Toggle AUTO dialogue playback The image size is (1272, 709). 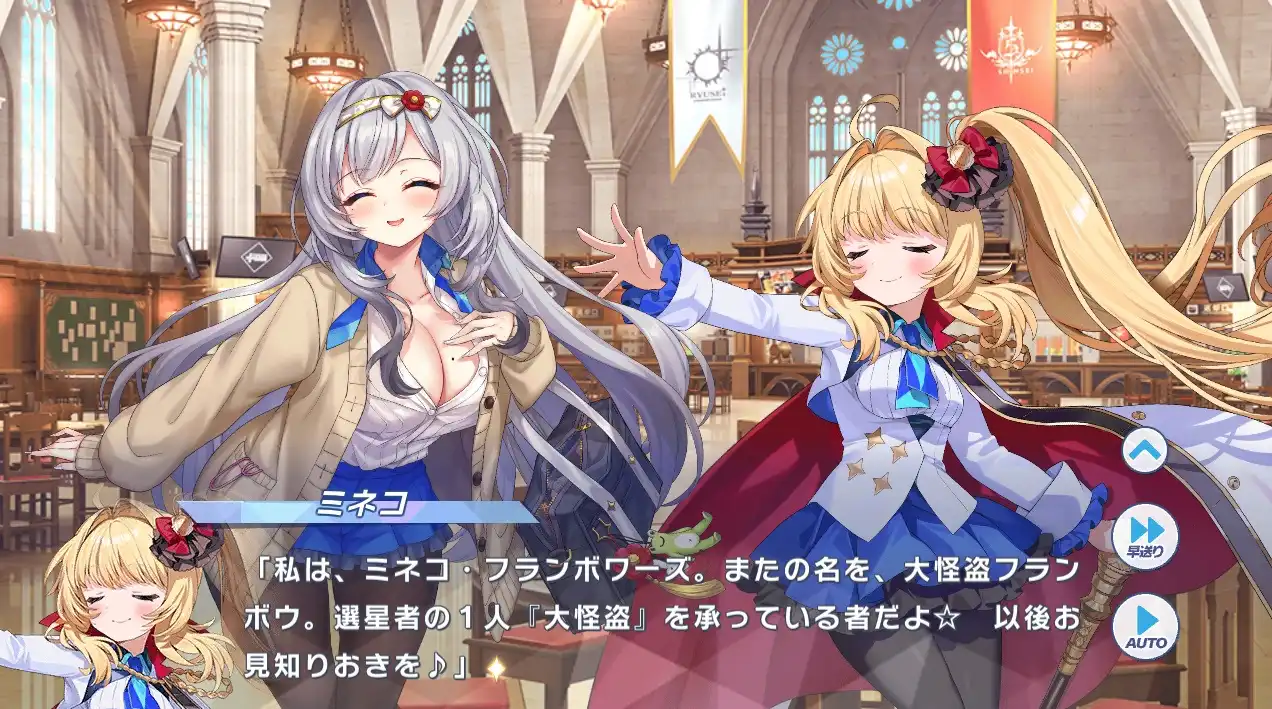[x=1145, y=626]
